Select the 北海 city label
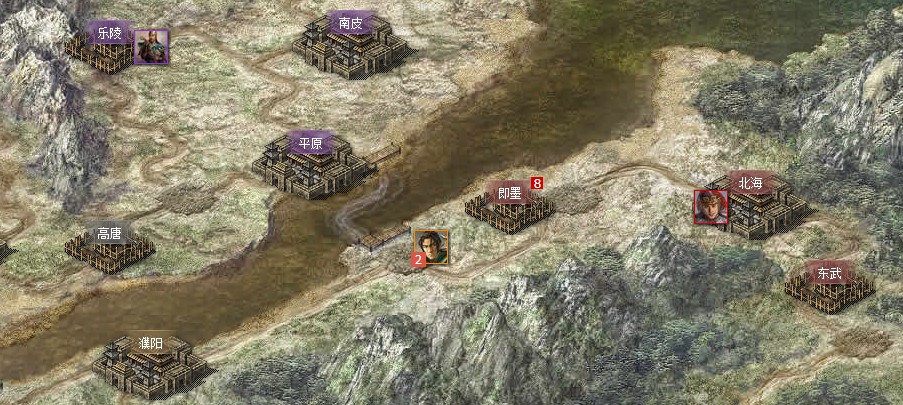This screenshot has height=405, width=903. [750, 183]
